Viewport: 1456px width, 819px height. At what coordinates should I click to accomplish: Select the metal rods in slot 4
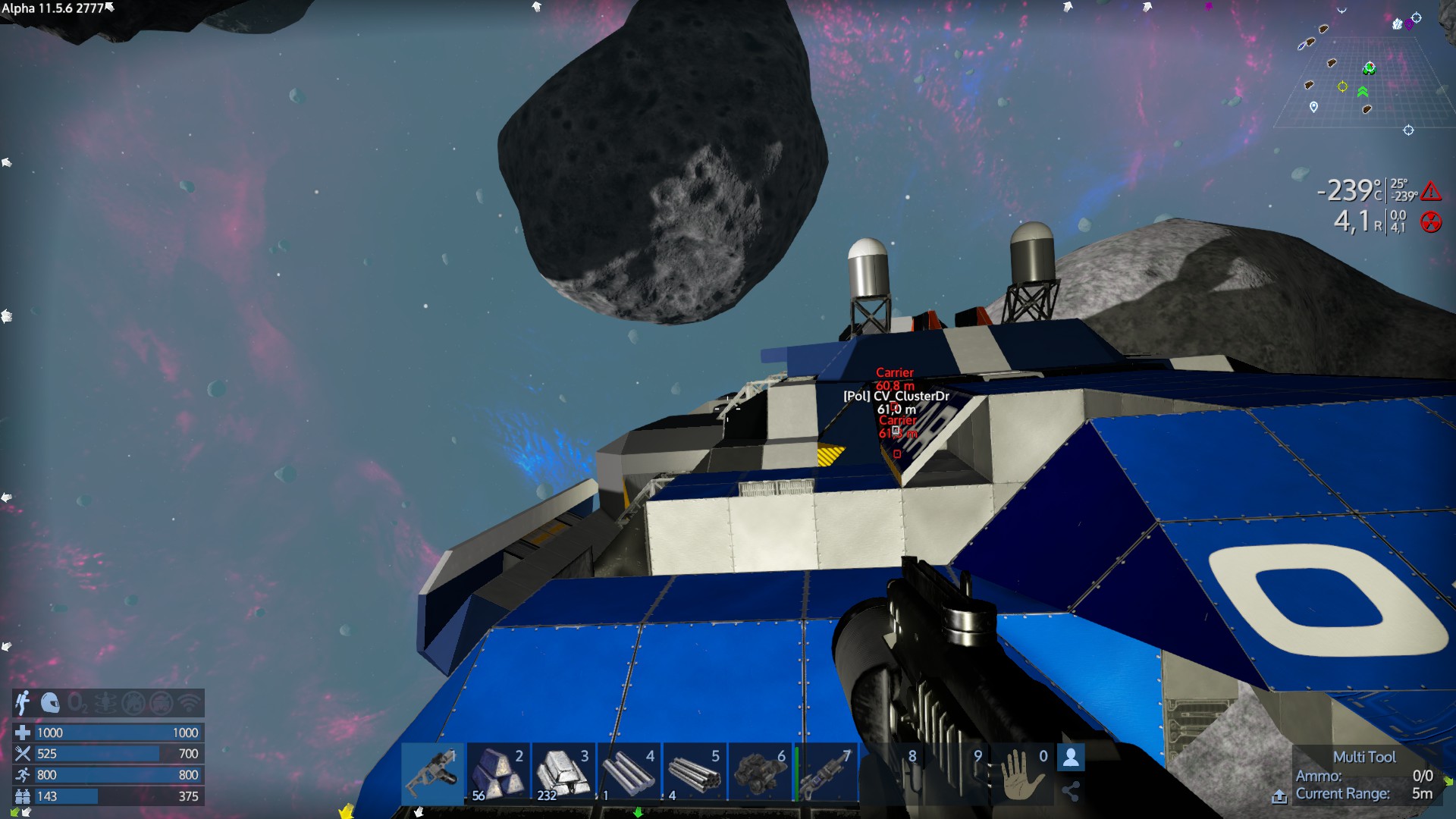tap(629, 772)
